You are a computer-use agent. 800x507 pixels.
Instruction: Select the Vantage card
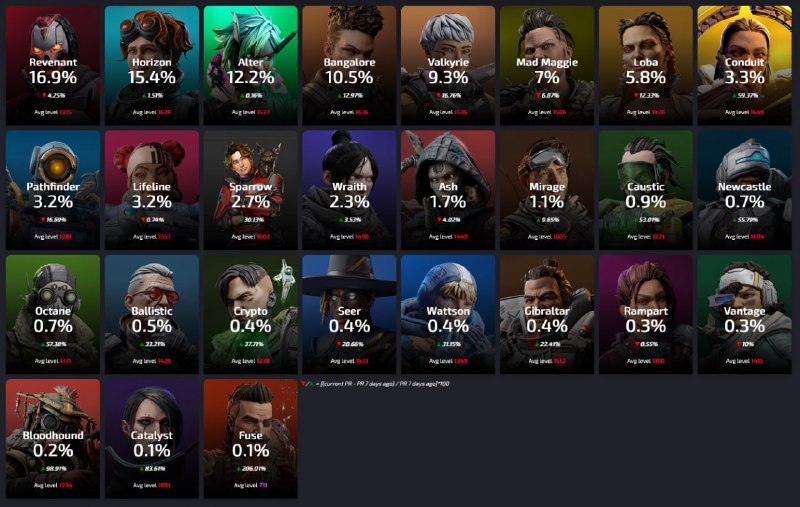(x=745, y=314)
